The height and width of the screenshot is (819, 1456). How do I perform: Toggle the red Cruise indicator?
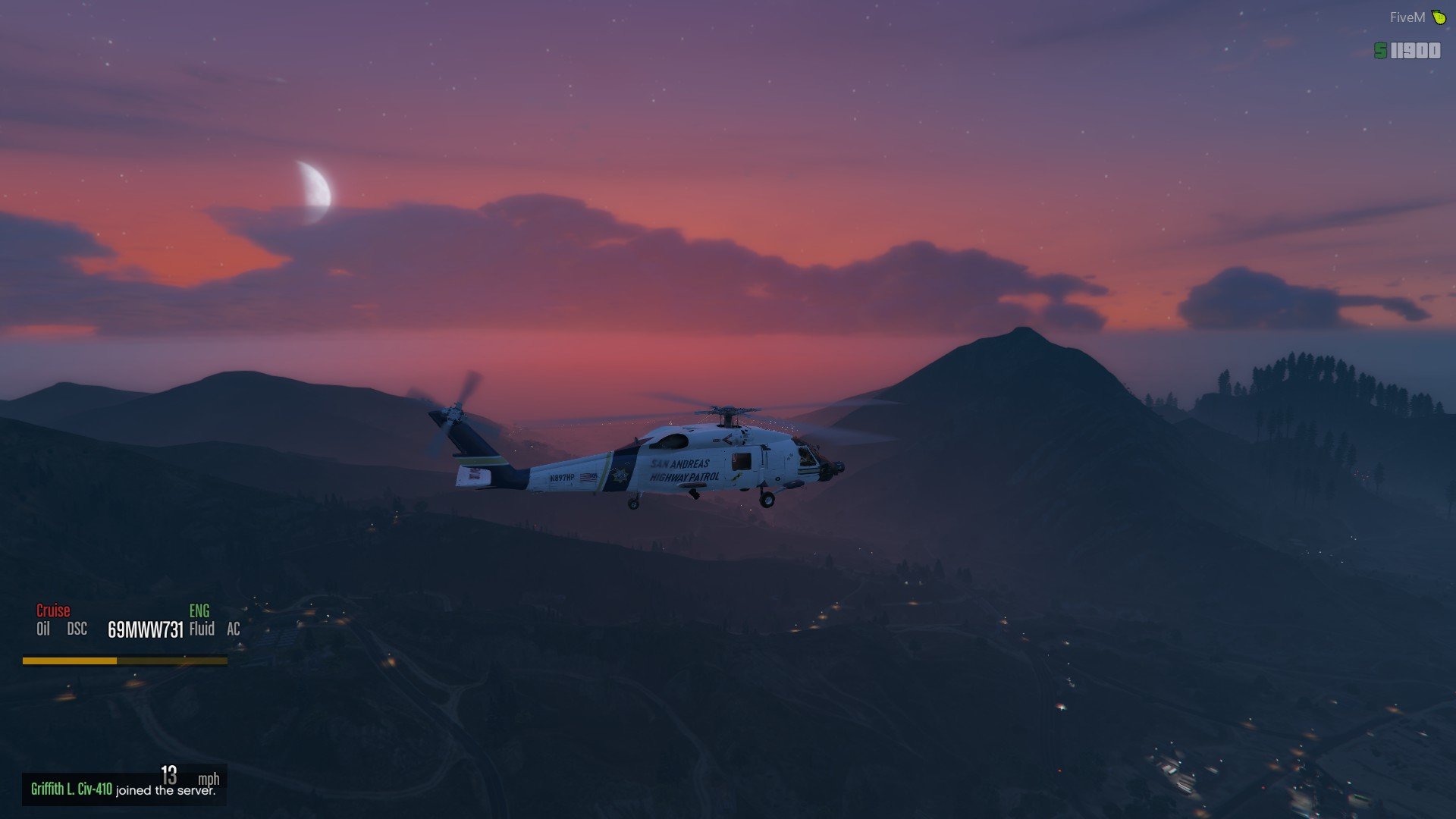point(53,610)
